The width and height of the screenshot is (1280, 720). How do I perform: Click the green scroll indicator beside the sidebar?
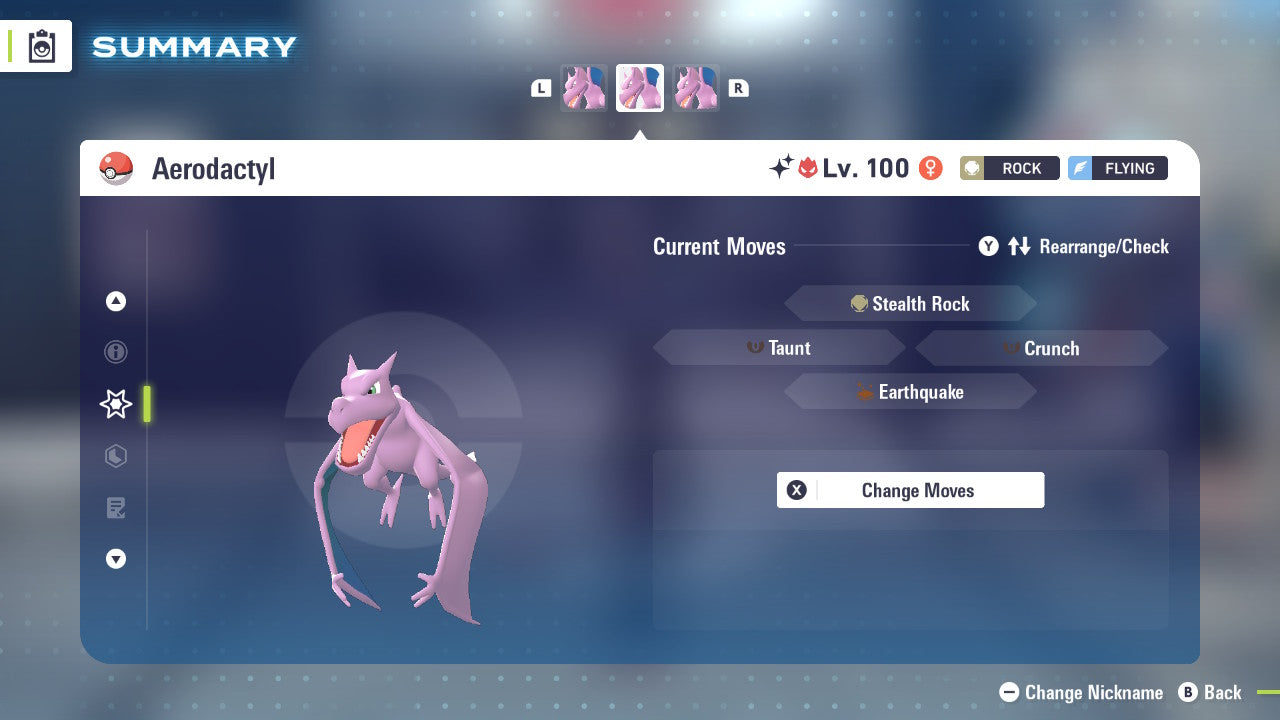click(147, 404)
